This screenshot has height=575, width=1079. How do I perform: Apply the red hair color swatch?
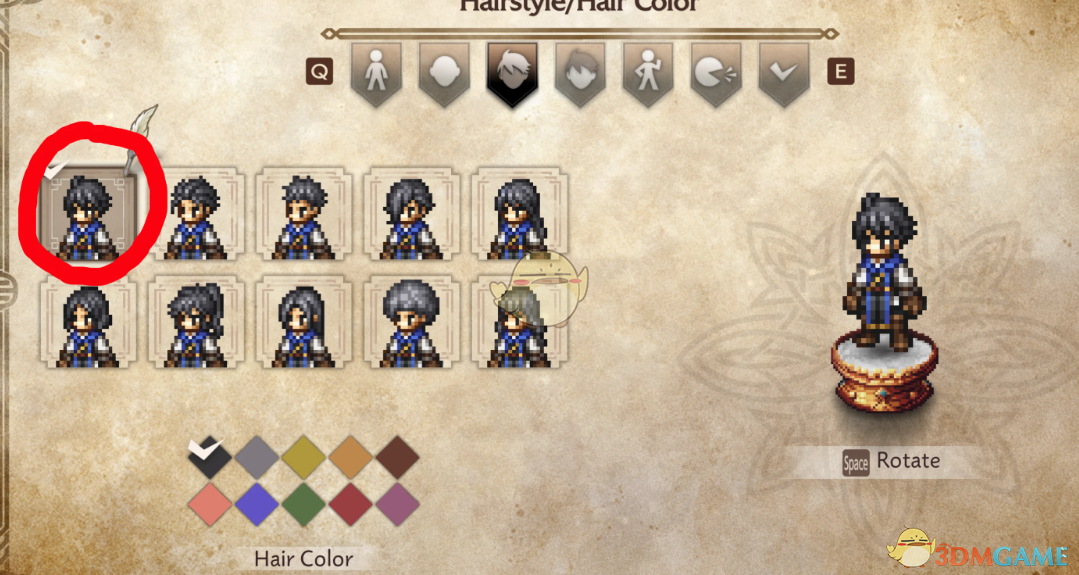coord(351,503)
